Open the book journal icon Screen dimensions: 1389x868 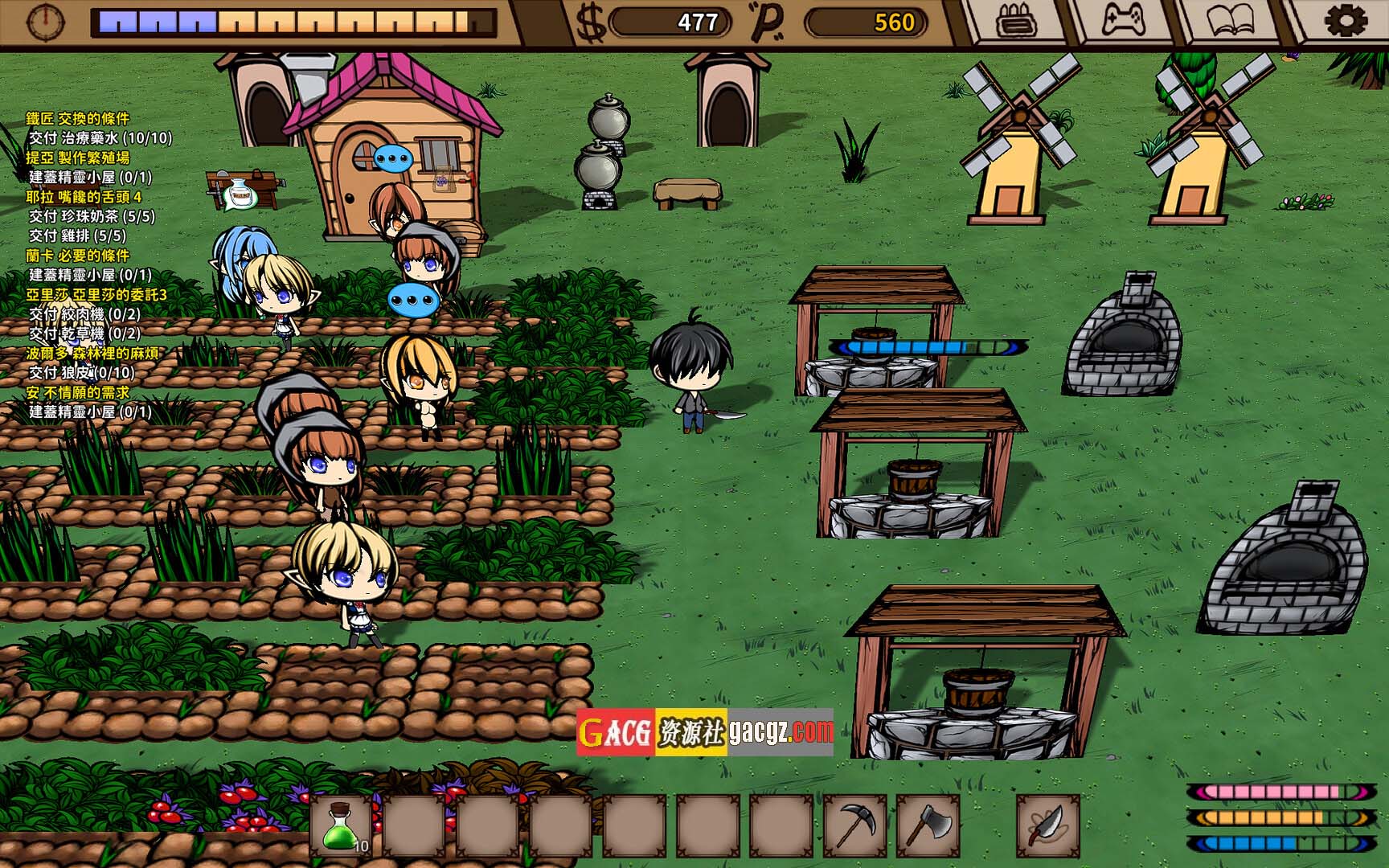coord(1228,22)
